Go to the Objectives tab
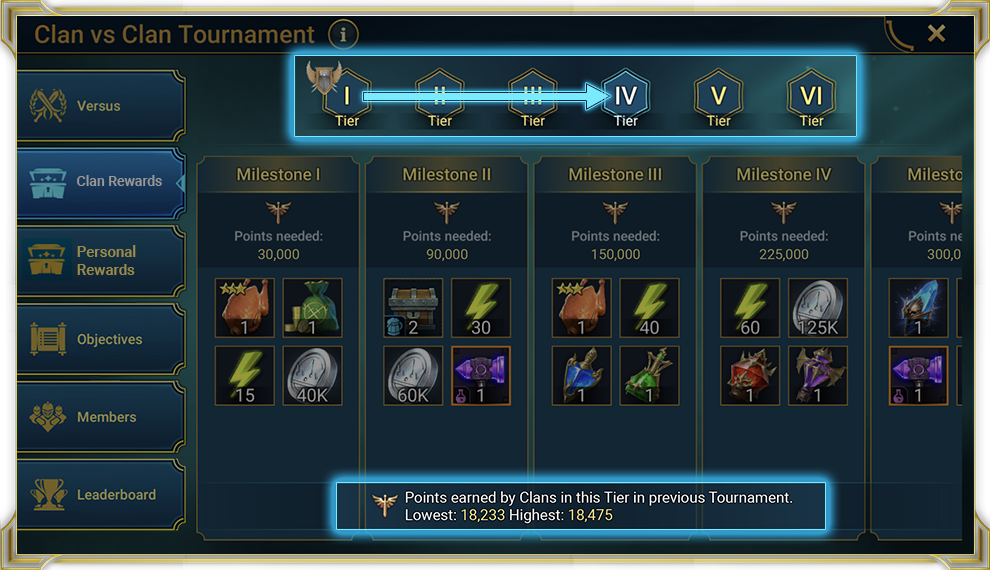The image size is (990, 570). [x=101, y=339]
